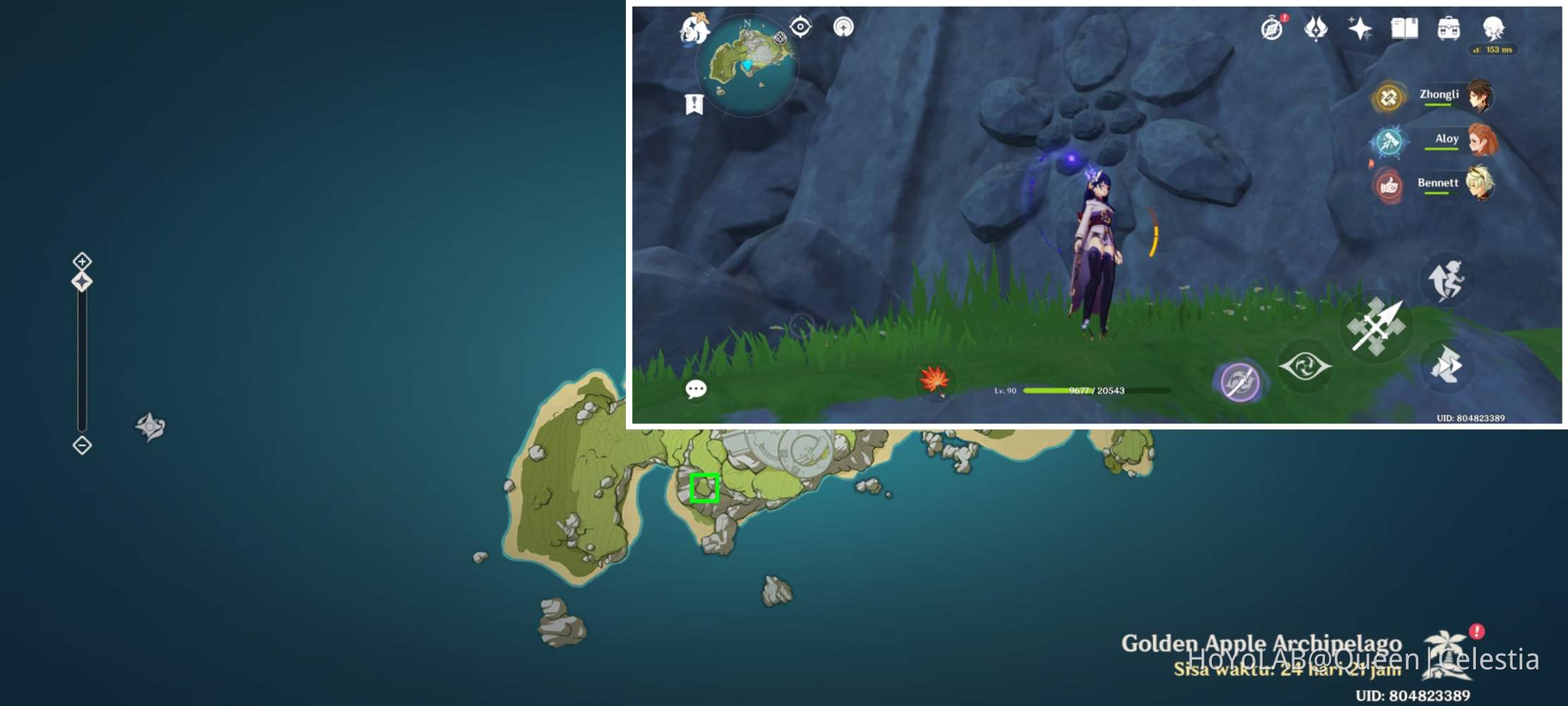
Task: Click the quest notice banner below the minimap
Action: coord(694,104)
